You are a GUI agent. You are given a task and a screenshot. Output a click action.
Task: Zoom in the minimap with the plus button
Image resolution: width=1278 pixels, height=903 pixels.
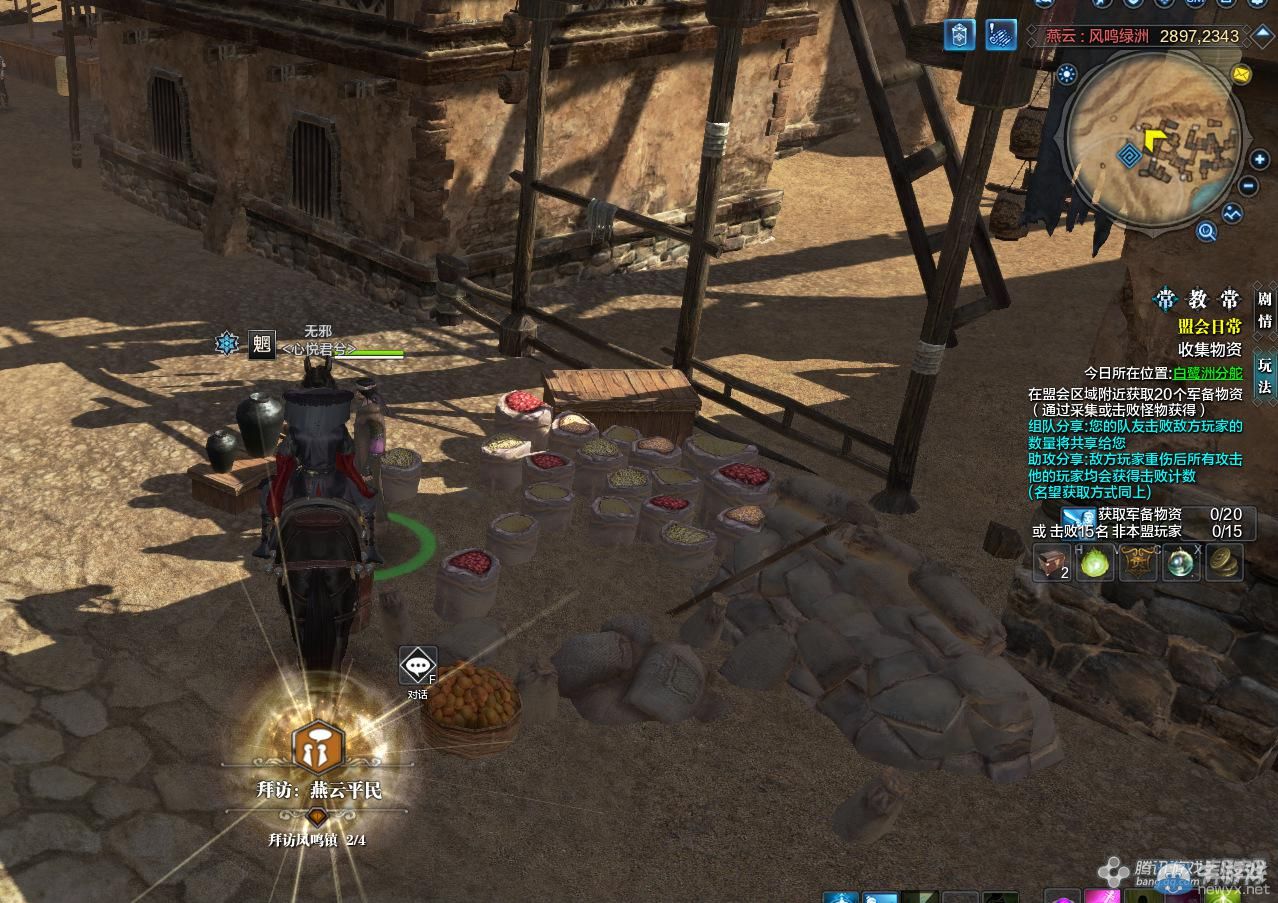[1259, 159]
